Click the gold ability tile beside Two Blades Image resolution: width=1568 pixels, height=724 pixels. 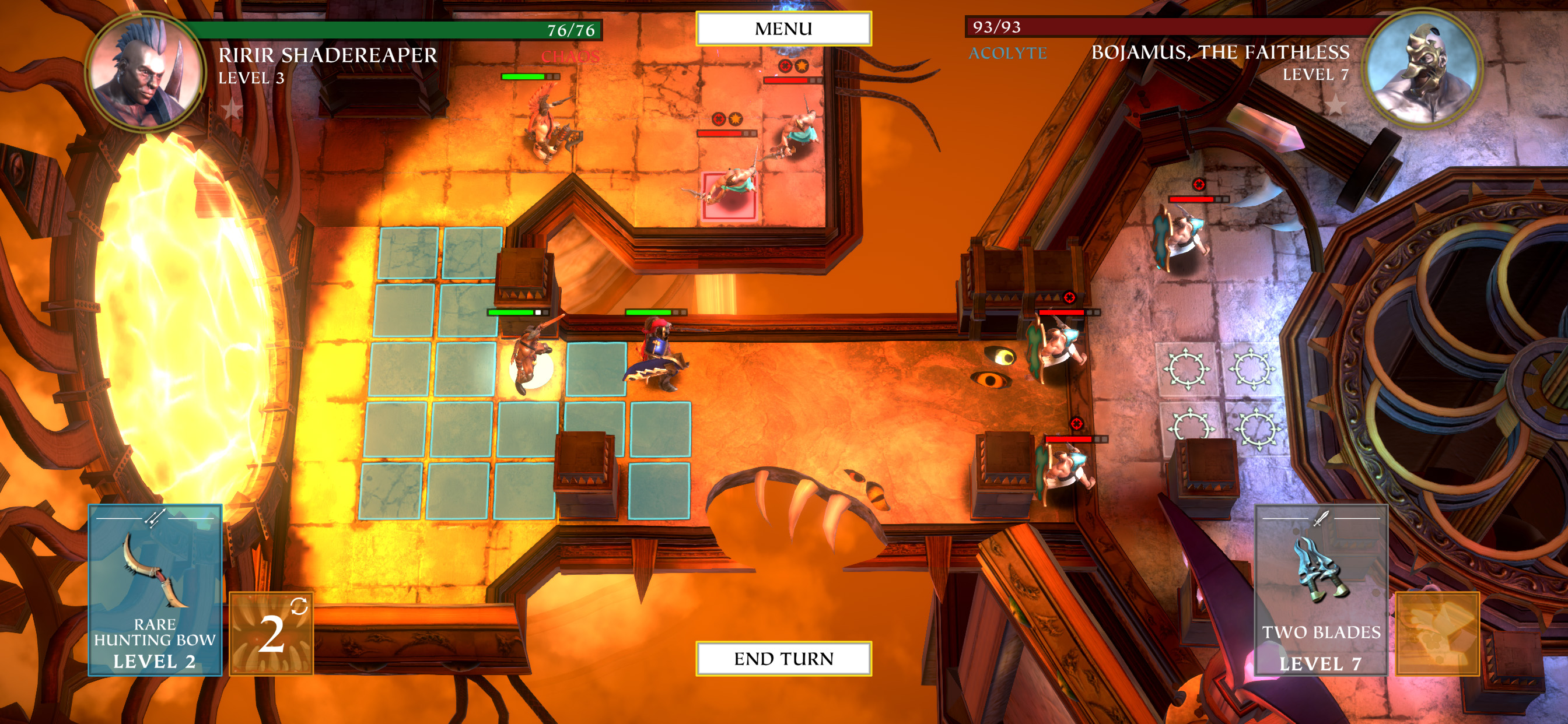(x=1437, y=633)
